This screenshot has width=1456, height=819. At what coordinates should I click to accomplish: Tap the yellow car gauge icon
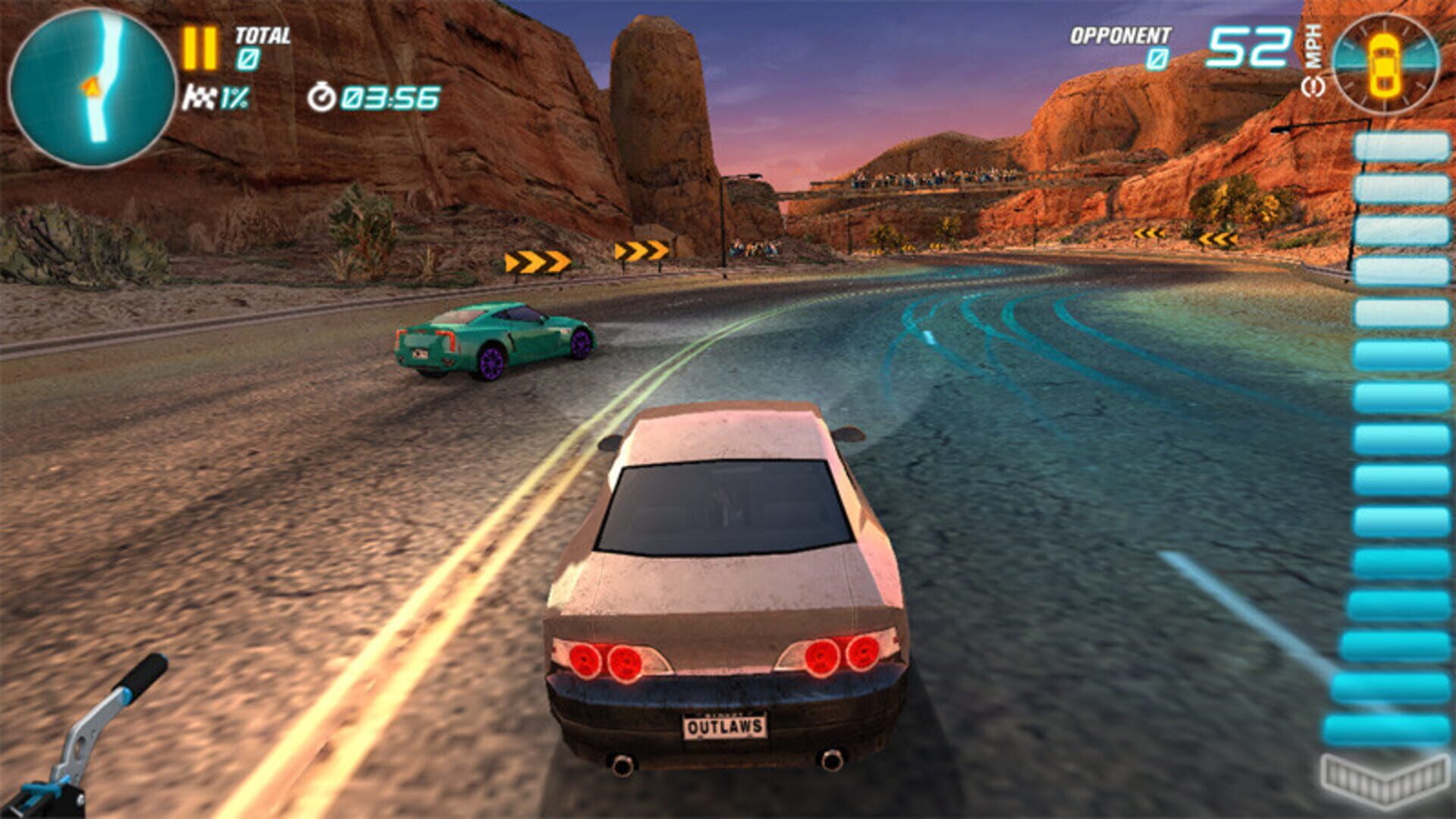pyautogui.click(x=1385, y=65)
